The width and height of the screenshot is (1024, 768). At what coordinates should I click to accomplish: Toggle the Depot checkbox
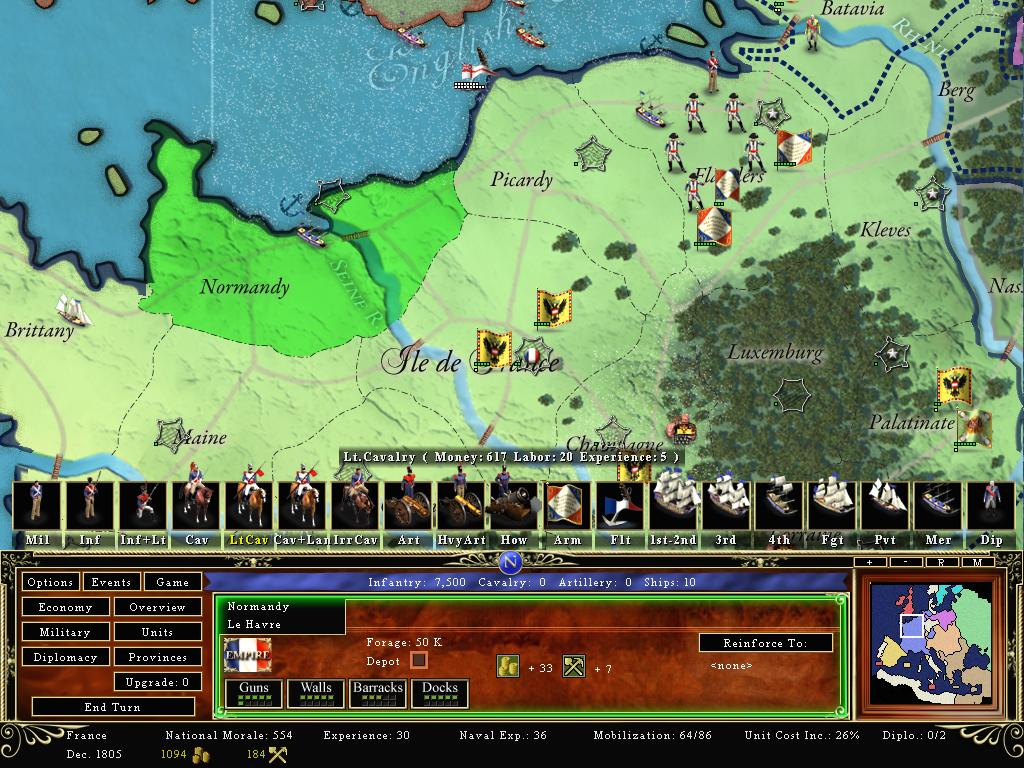pyautogui.click(x=419, y=660)
